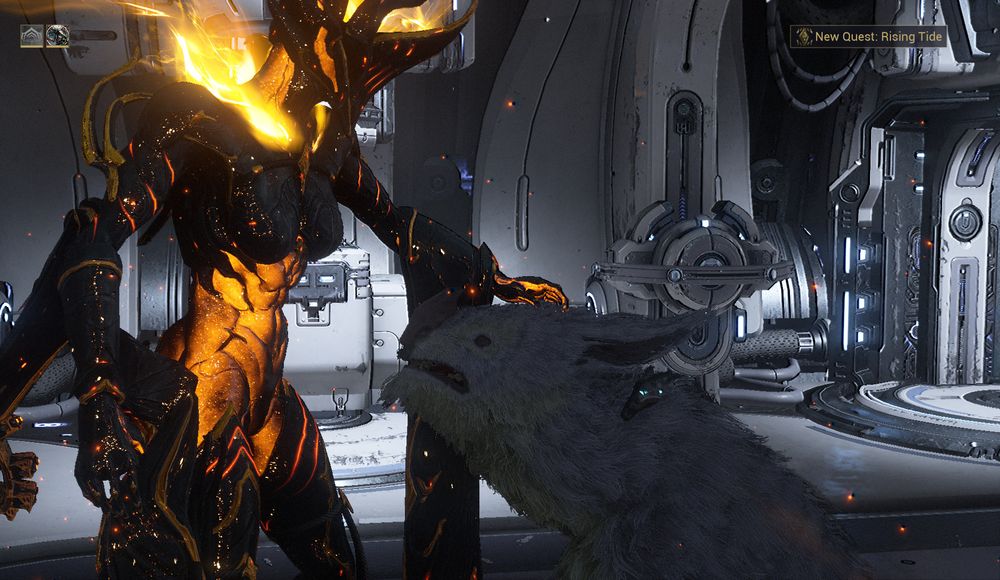Click the Warframe lotus emblem icon
The width and height of the screenshot is (1000, 580).
coord(31,37)
